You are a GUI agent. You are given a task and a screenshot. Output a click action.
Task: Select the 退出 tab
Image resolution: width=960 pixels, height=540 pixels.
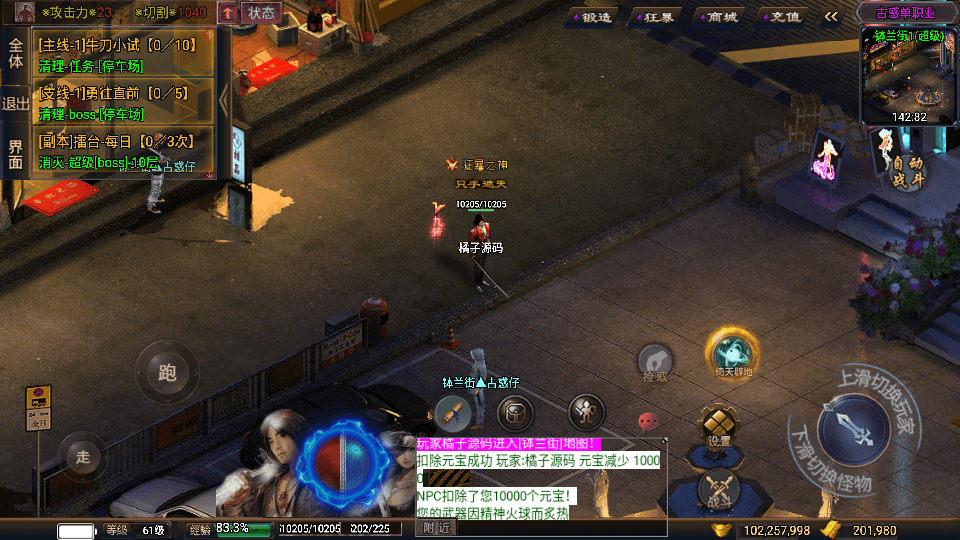(x=16, y=103)
